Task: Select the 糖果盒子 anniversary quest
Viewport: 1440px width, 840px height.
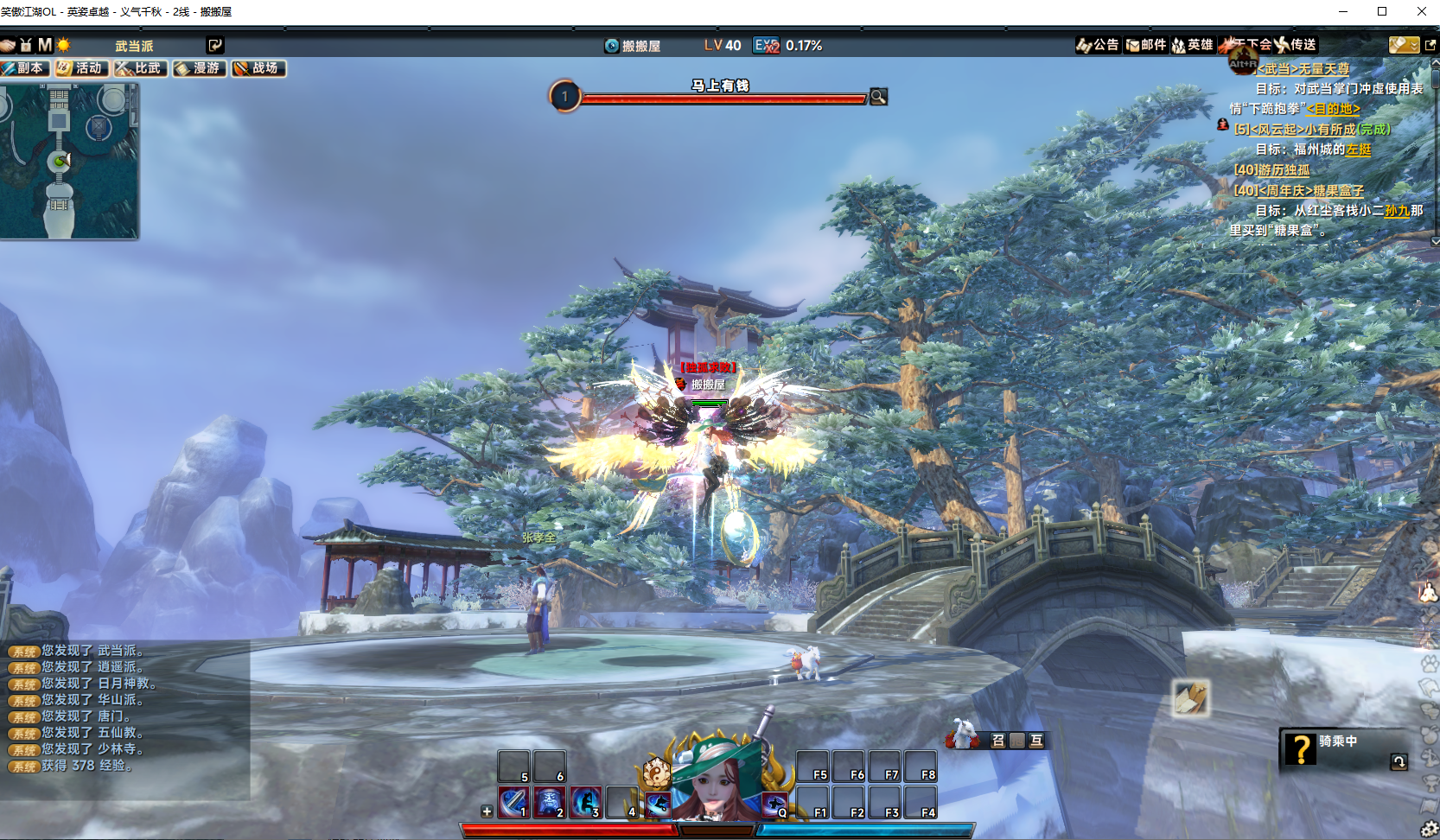Action: click(1299, 190)
